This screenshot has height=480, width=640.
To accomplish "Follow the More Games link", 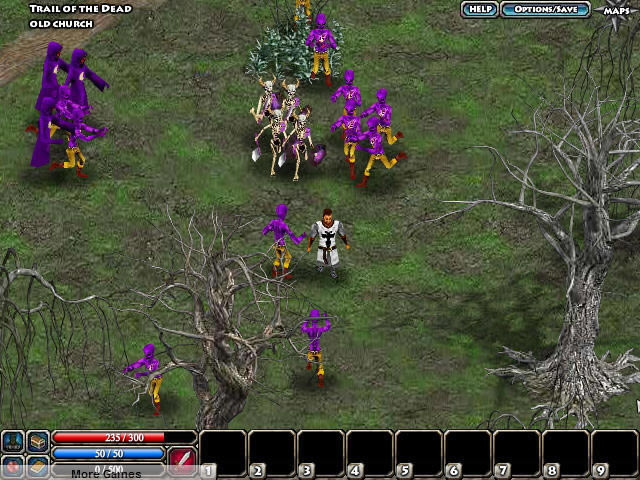I will (106, 474).
